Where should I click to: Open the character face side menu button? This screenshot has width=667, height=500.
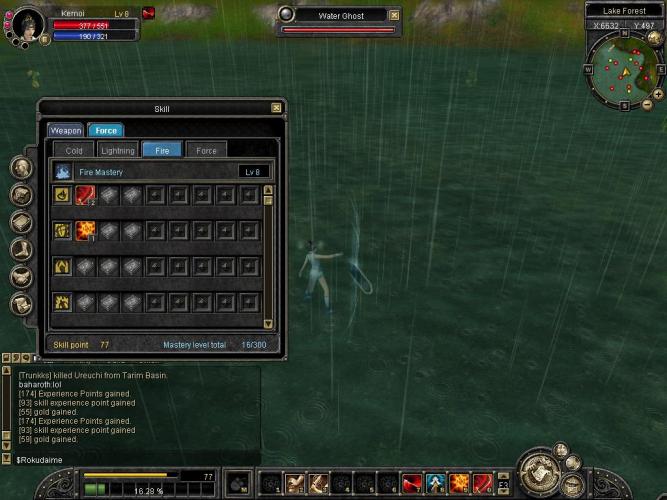pyautogui.click(x=21, y=167)
